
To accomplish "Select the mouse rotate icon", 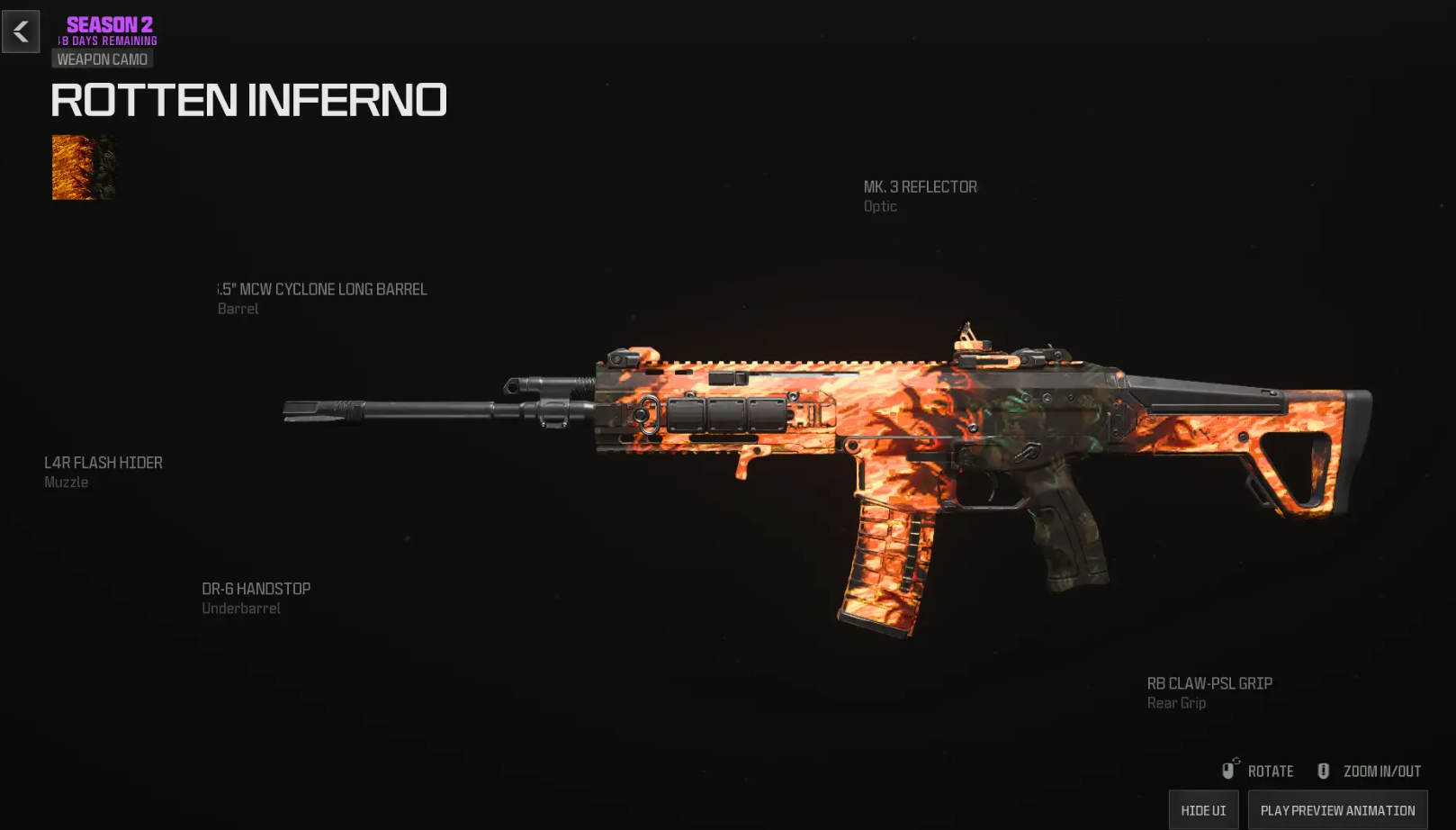I will pyautogui.click(x=1229, y=771).
